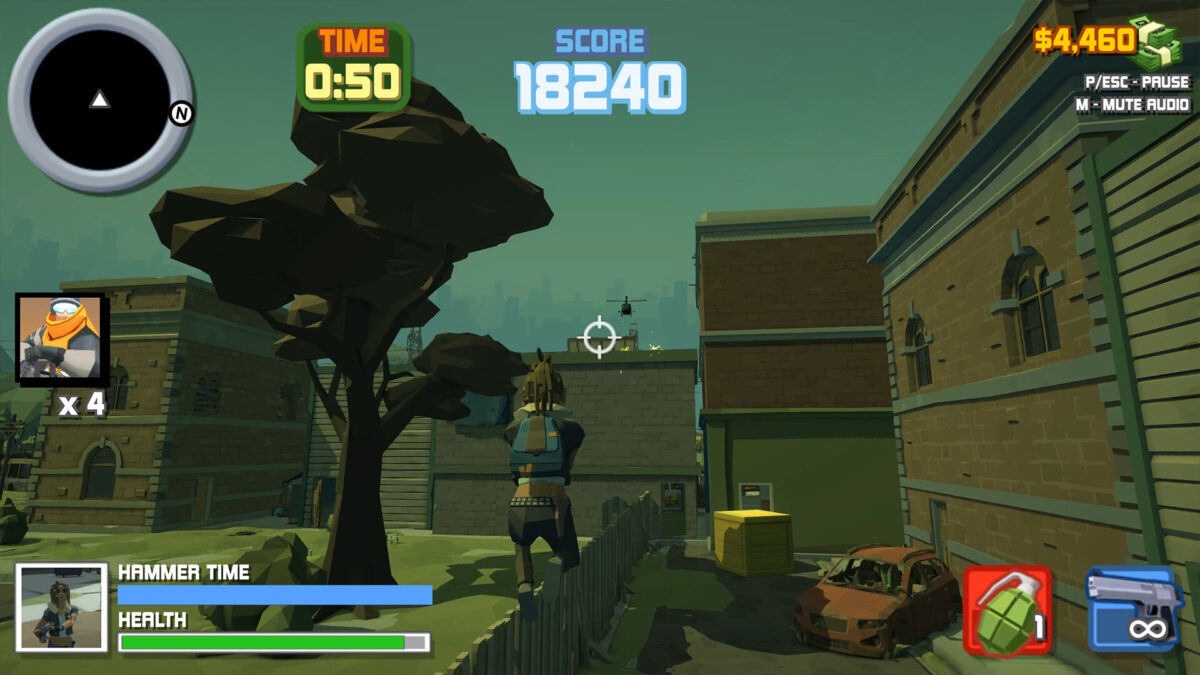Click the orange-scarf enemy lives portrait
This screenshot has width=1200, height=675.
coord(61,340)
